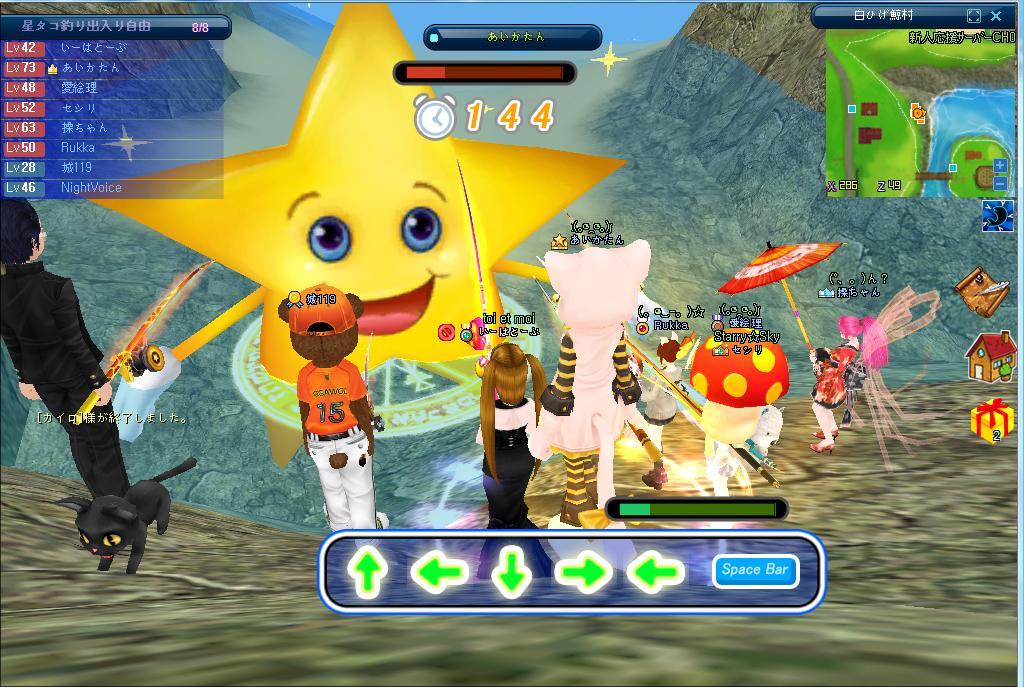Select party member Rukka
The image size is (1024, 687).
point(112,148)
